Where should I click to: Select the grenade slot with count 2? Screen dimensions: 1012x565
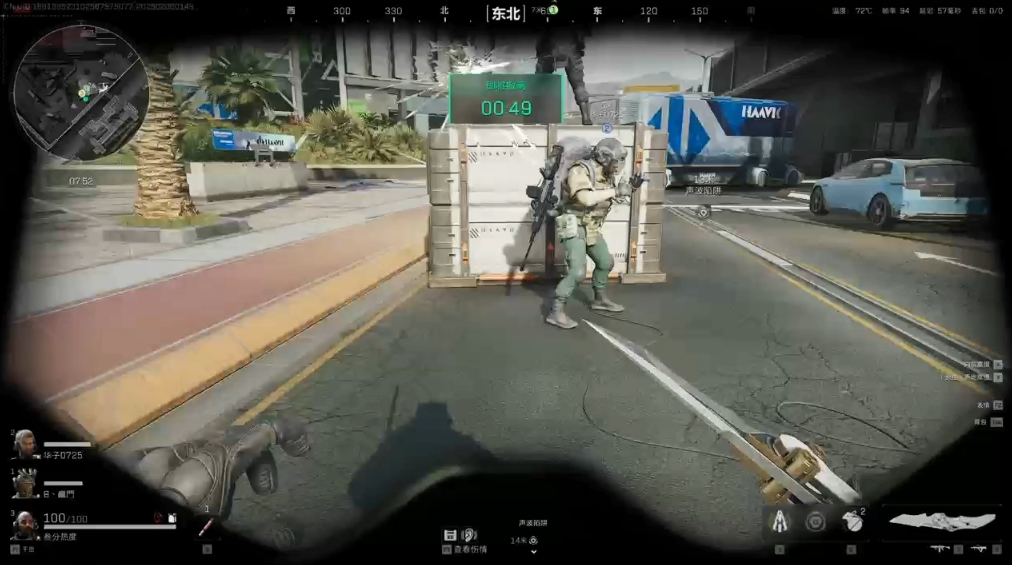pyautogui.click(x=853, y=521)
